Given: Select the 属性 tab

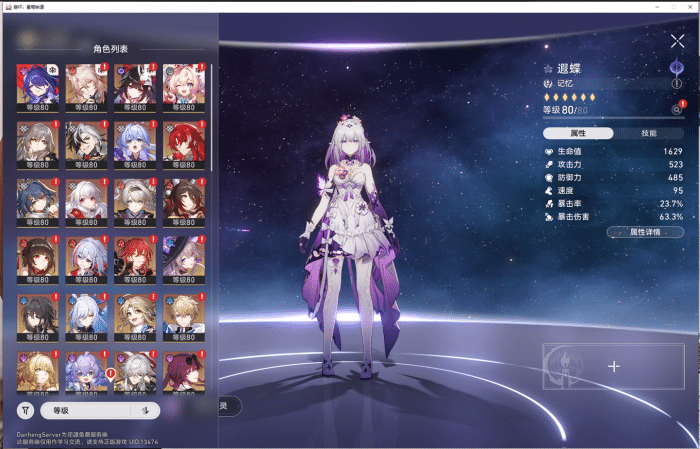Looking at the screenshot, I should coord(577,133).
